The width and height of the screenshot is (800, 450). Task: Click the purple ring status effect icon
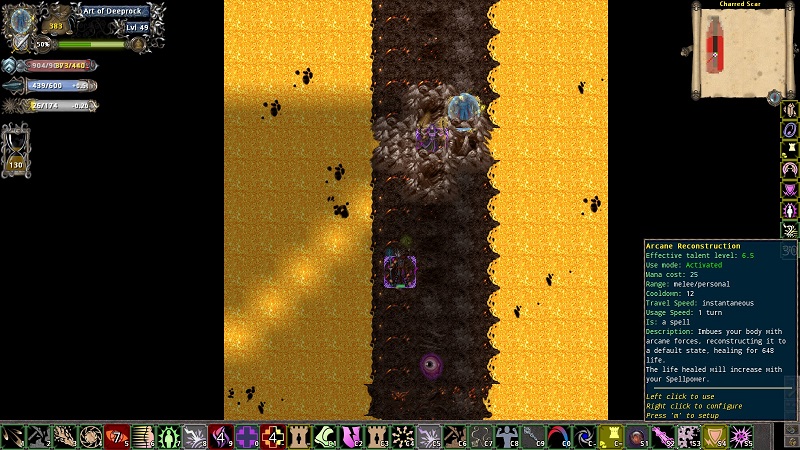pyautogui.click(x=789, y=129)
